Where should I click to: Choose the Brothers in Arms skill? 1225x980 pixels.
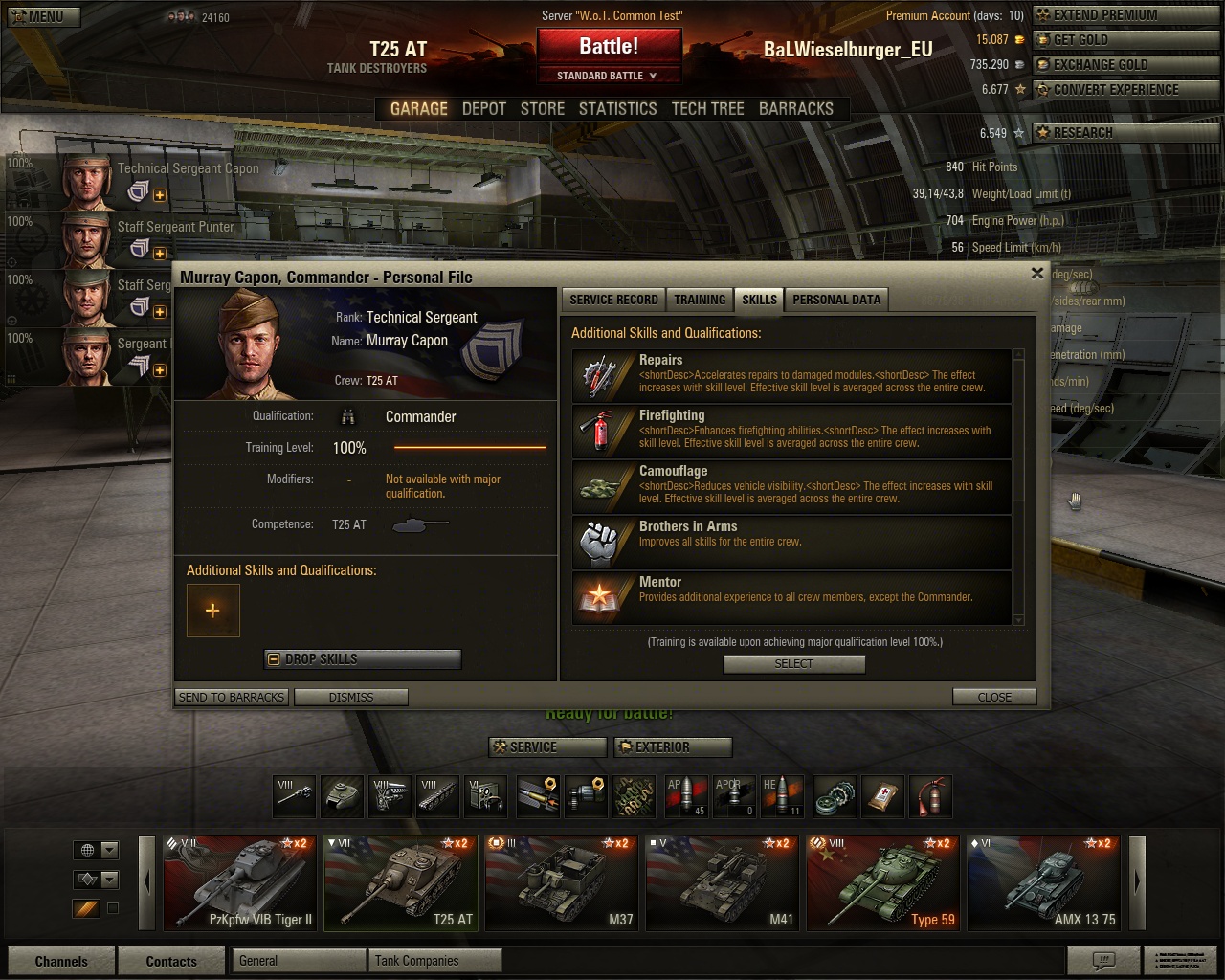coord(791,543)
